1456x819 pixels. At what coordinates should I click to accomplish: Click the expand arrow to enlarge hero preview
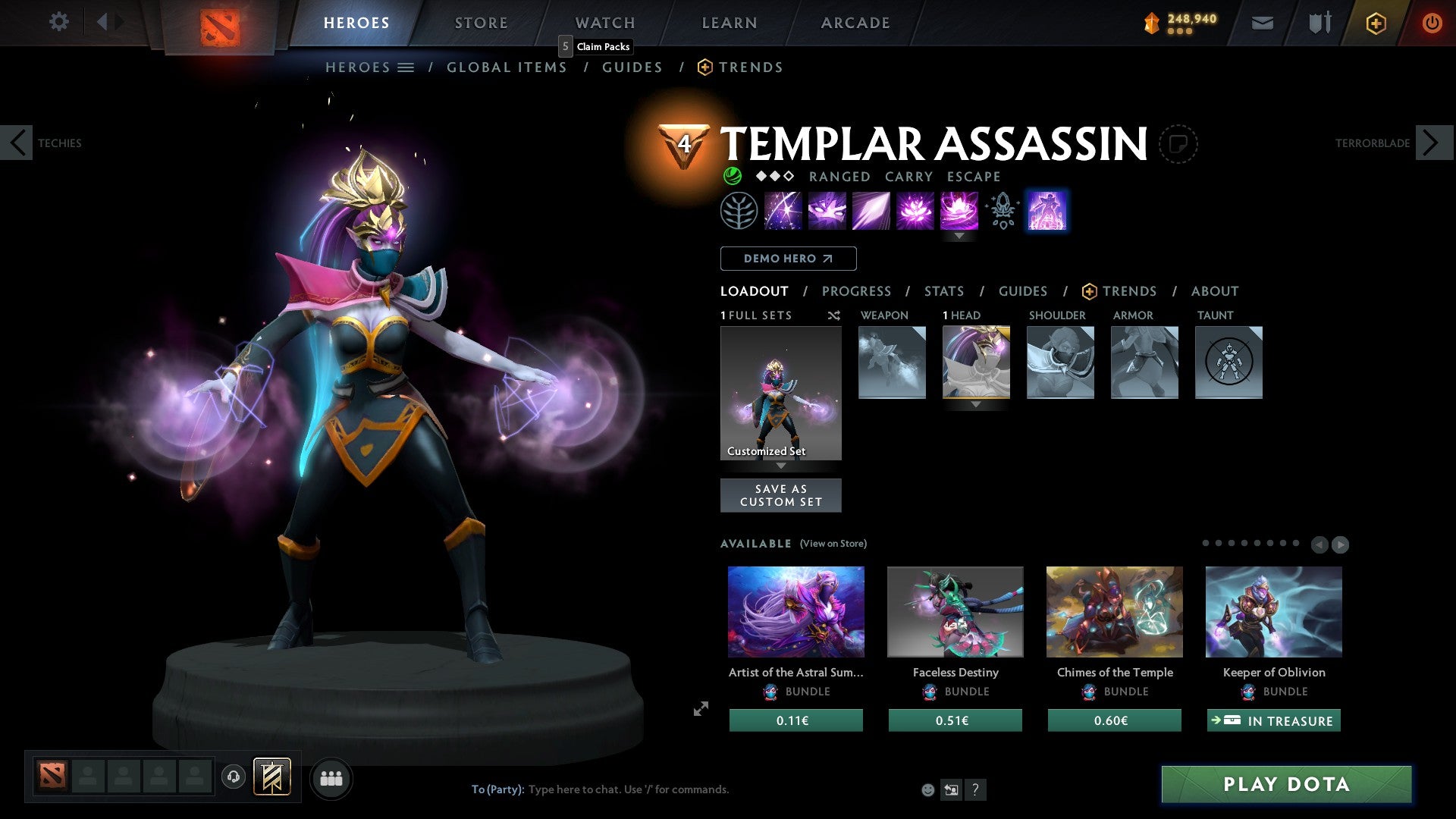(701, 709)
